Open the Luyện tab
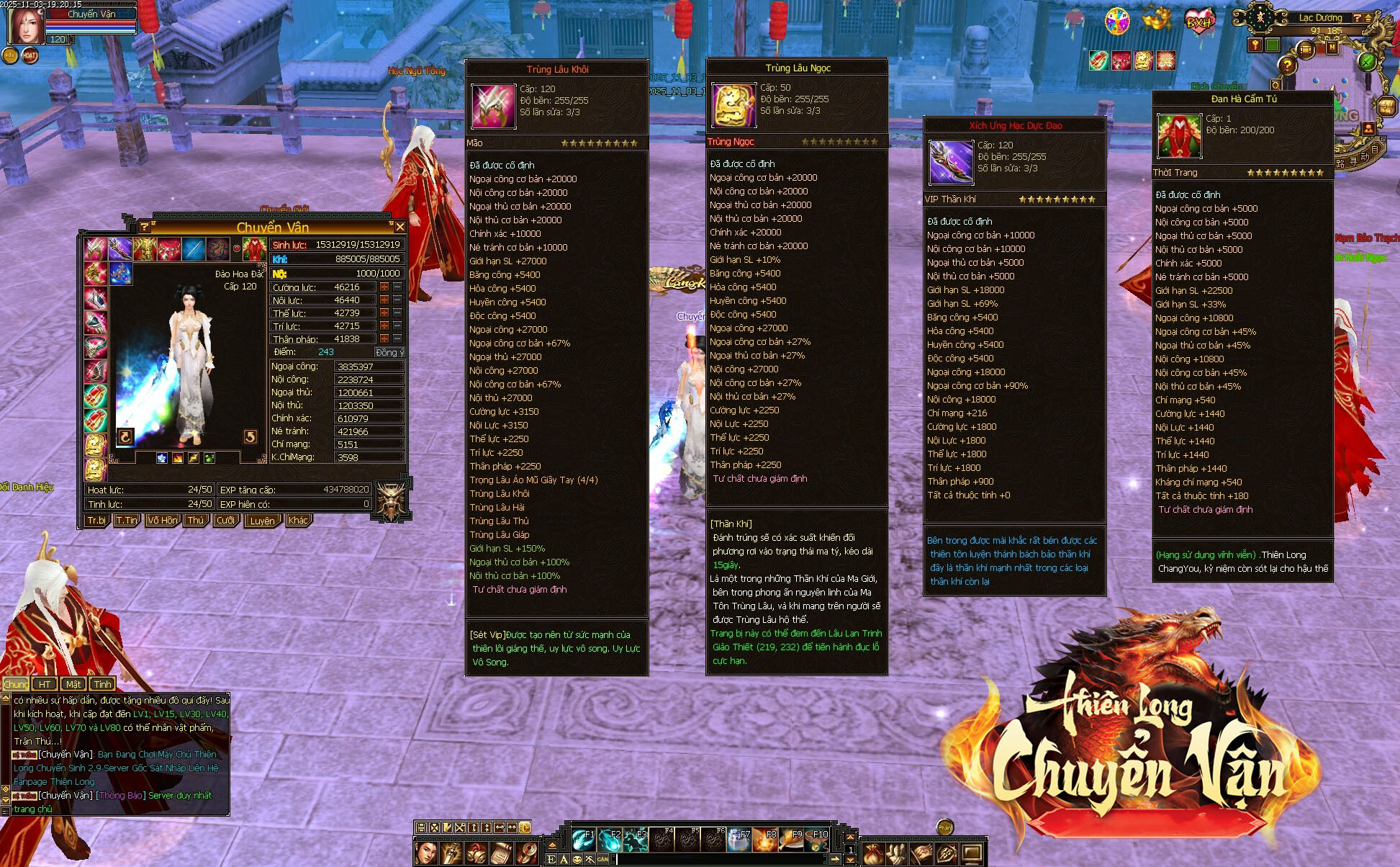Image resolution: width=1400 pixels, height=867 pixels. click(262, 521)
